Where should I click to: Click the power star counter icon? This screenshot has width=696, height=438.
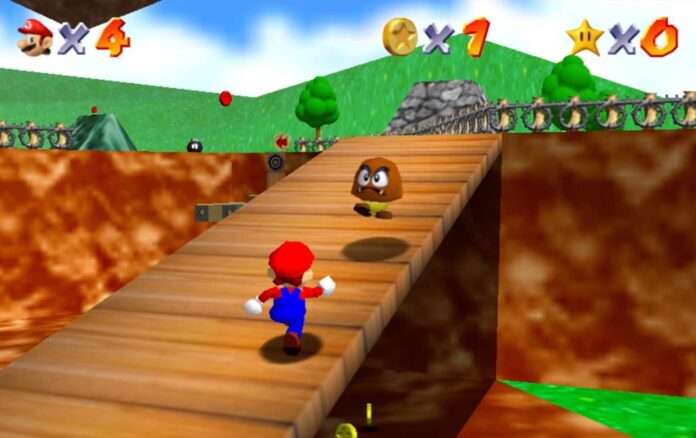click(584, 37)
